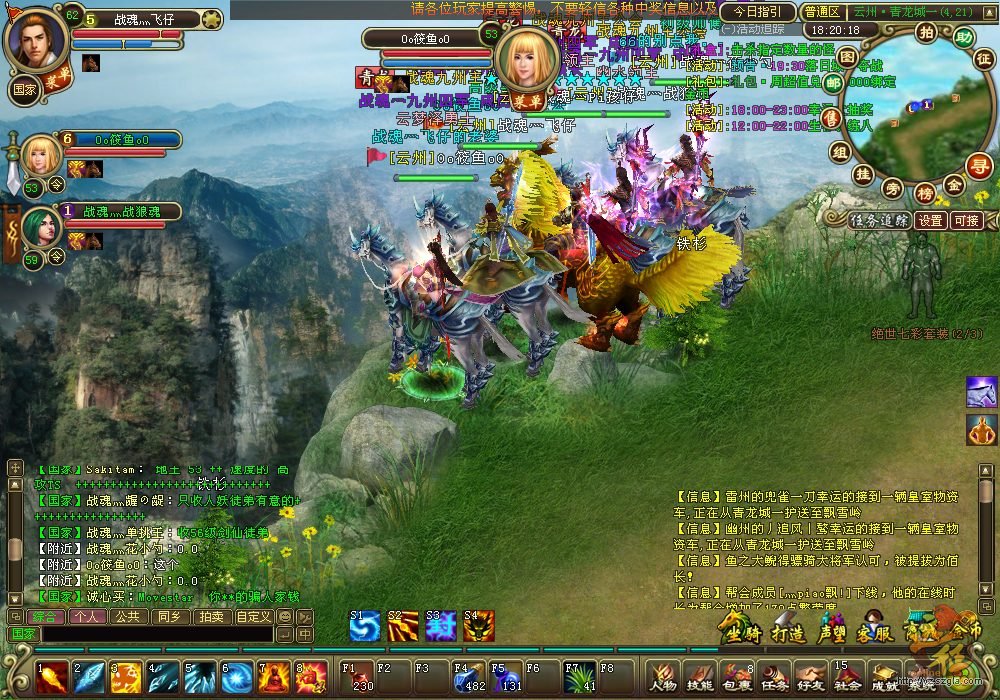Open the 技能 skills window

pyautogui.click(x=697, y=675)
